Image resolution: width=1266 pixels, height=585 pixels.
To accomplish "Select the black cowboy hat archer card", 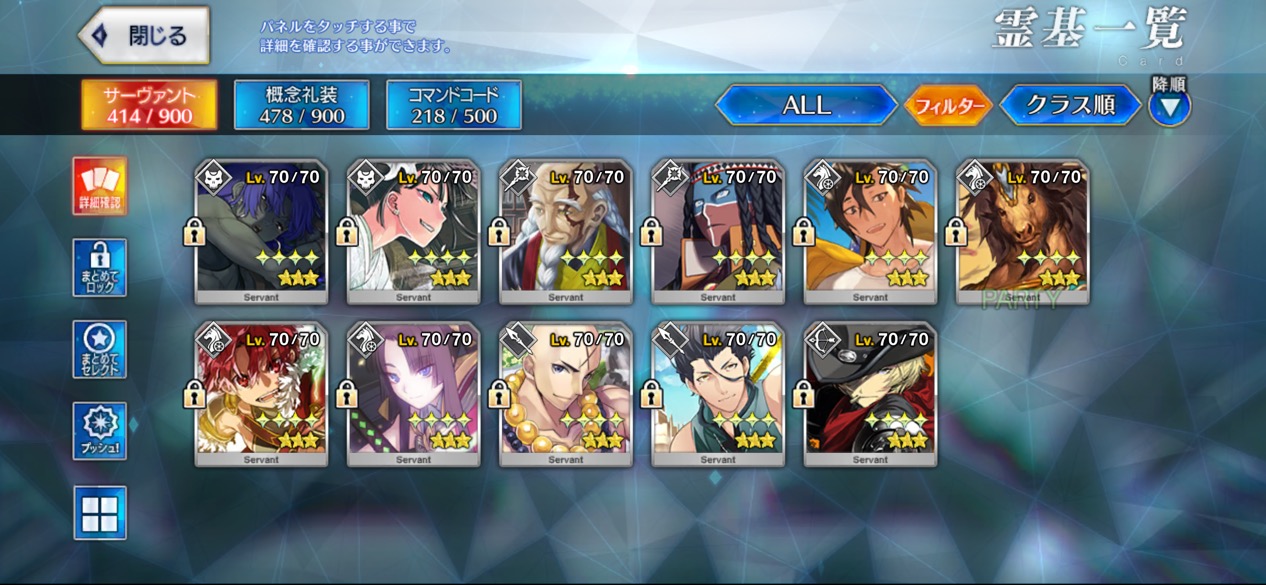I will click(x=870, y=394).
